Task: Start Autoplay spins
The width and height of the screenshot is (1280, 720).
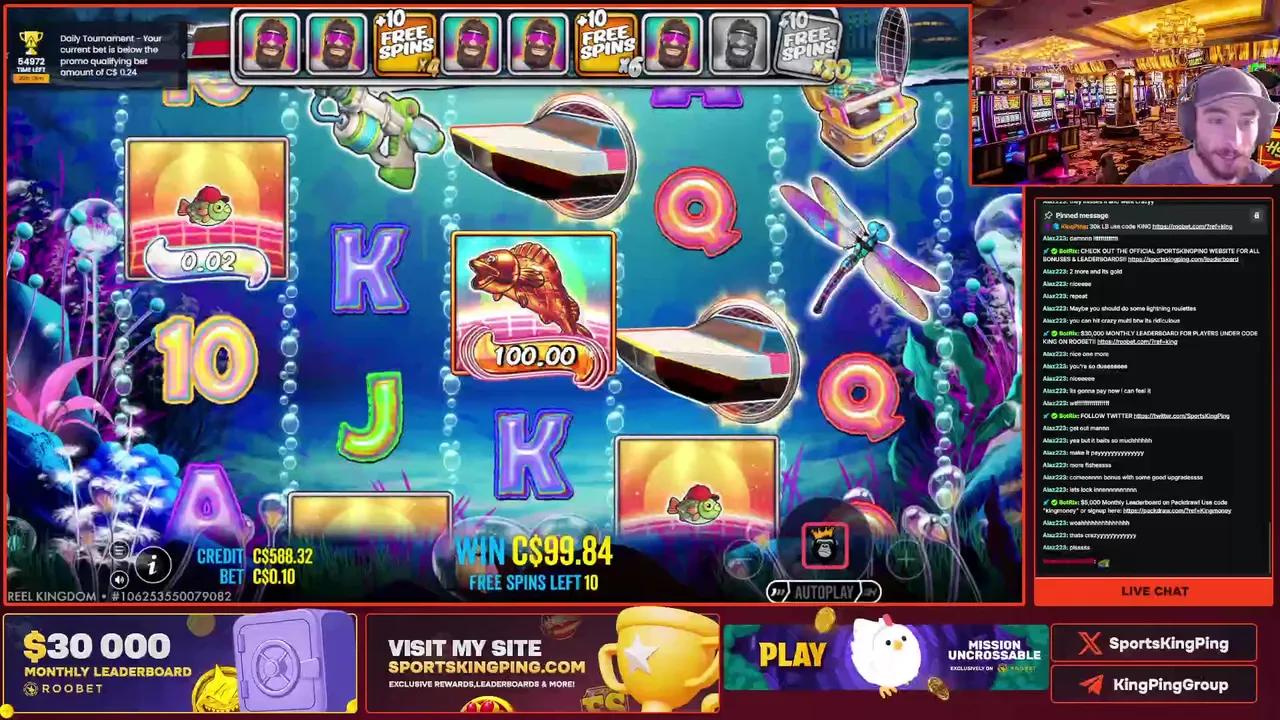Action: tap(823, 591)
